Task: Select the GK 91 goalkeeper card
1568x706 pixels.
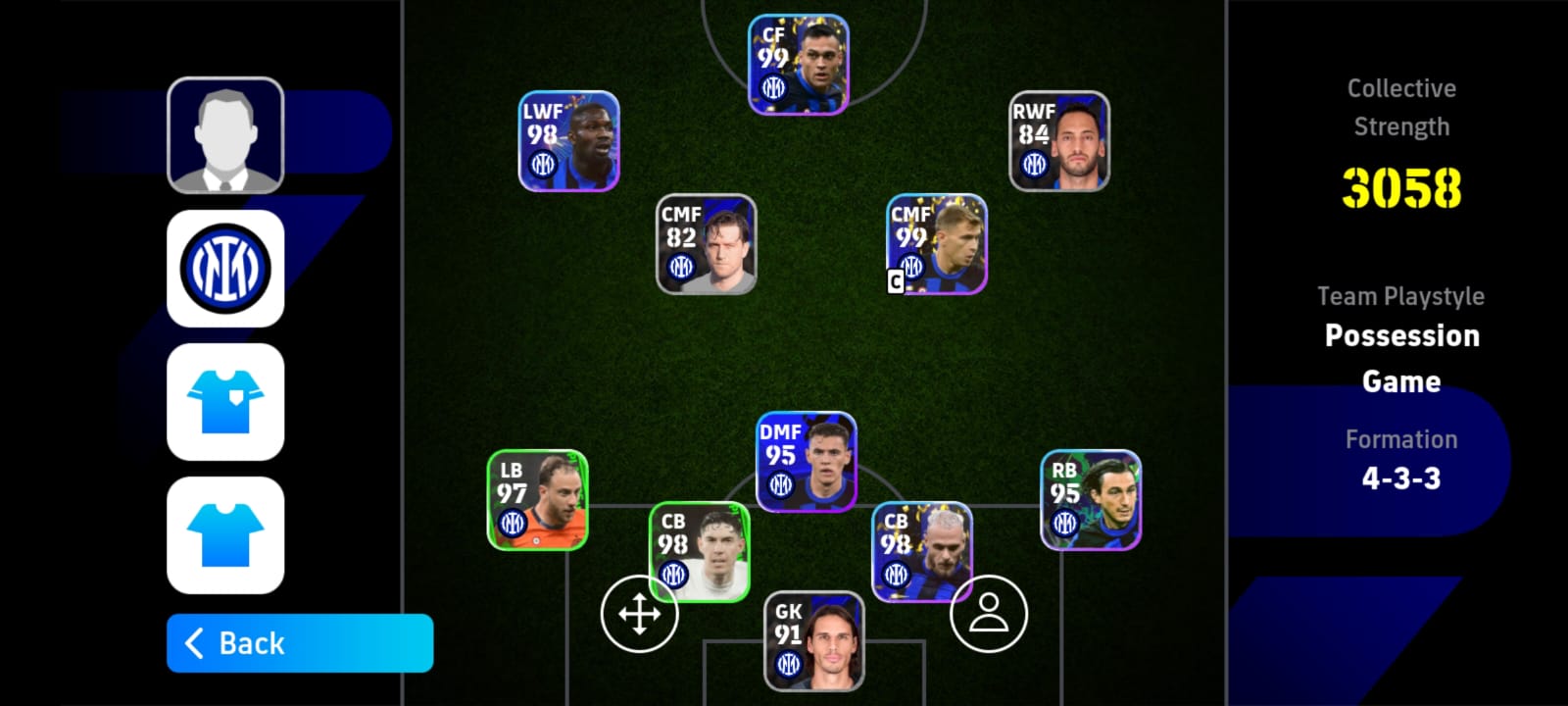Action: pyautogui.click(x=813, y=641)
